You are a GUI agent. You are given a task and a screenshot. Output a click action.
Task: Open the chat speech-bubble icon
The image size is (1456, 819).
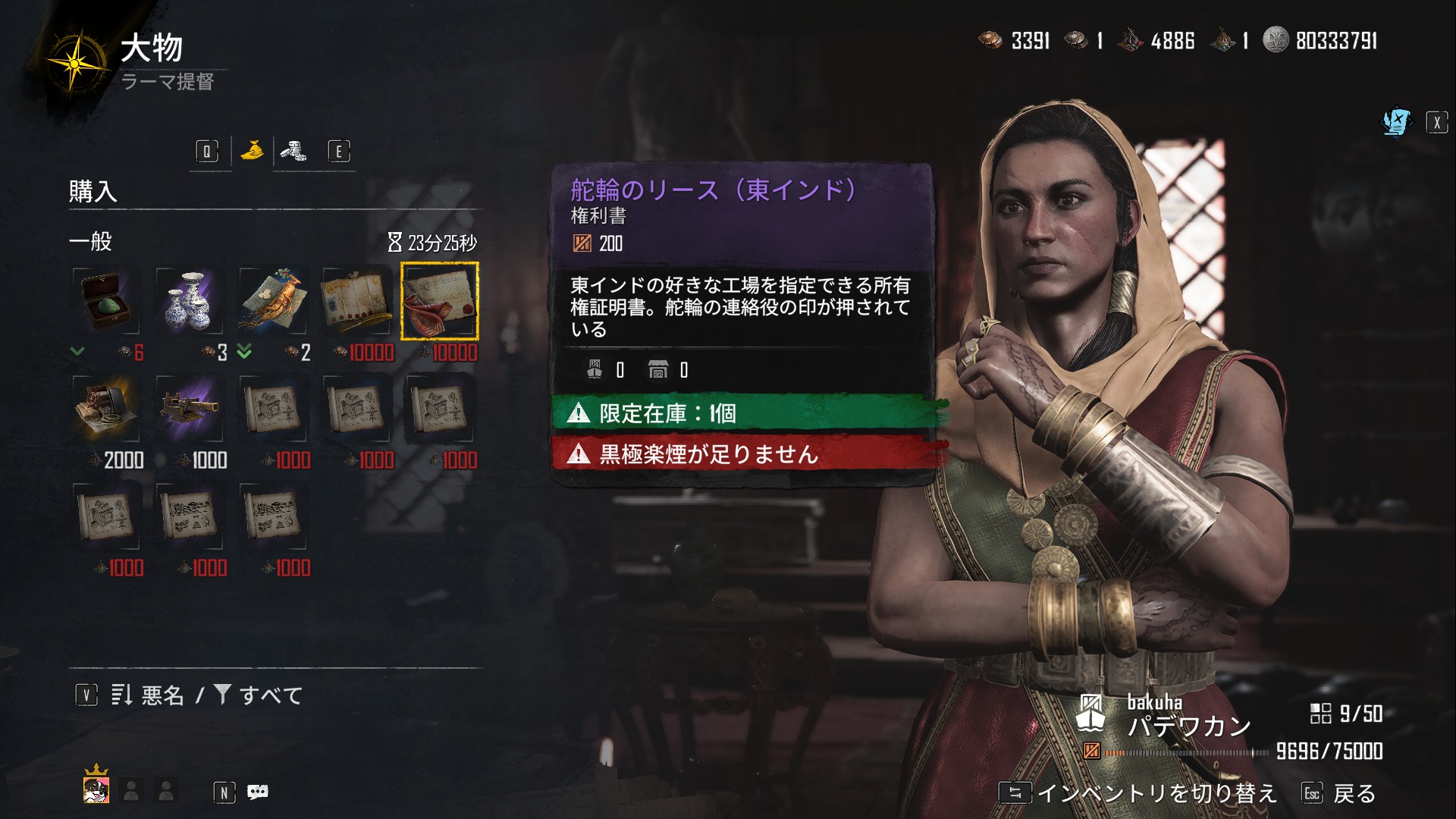point(258,792)
